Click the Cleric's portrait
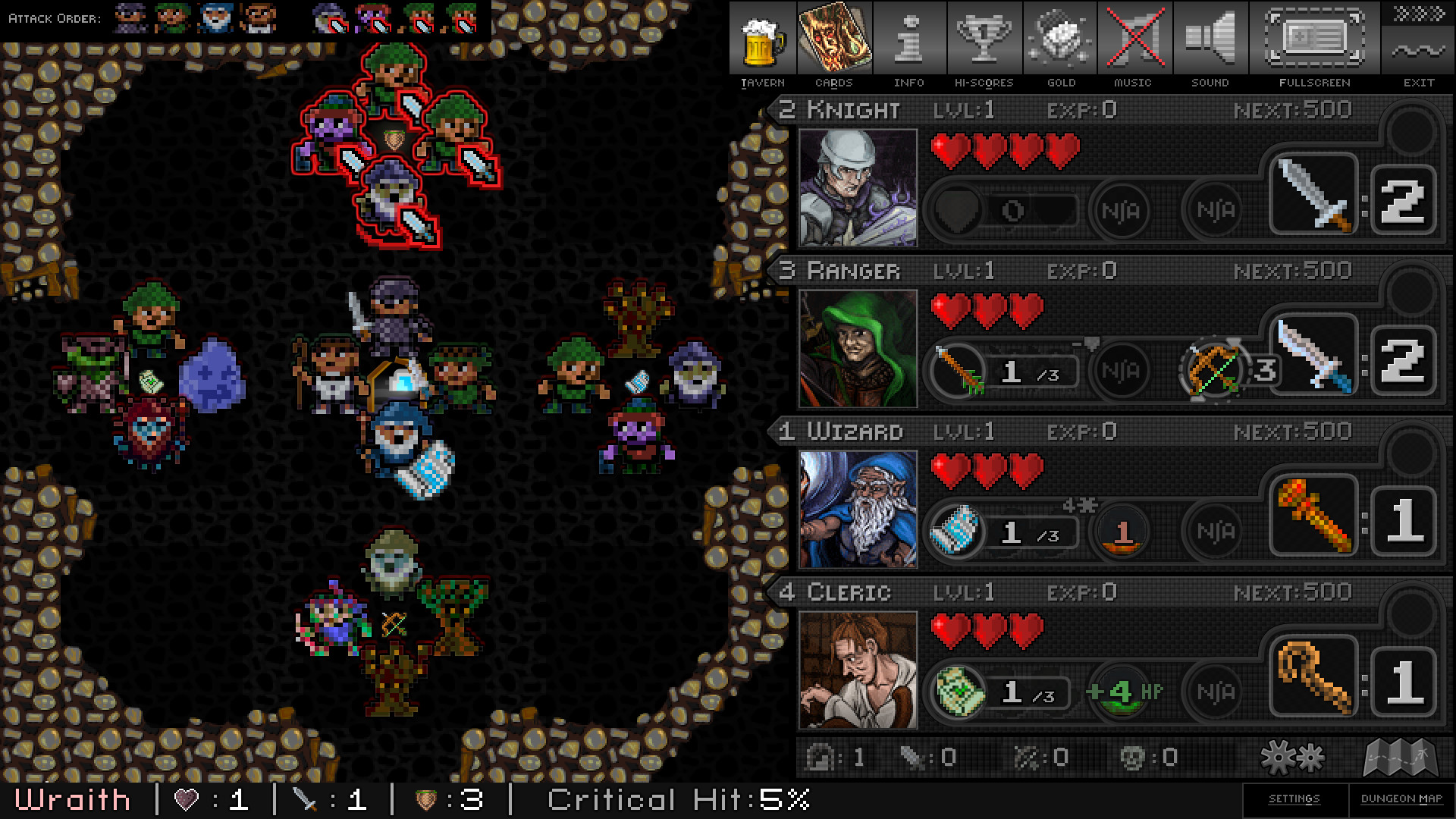1456x819 pixels. pyautogui.click(x=858, y=668)
